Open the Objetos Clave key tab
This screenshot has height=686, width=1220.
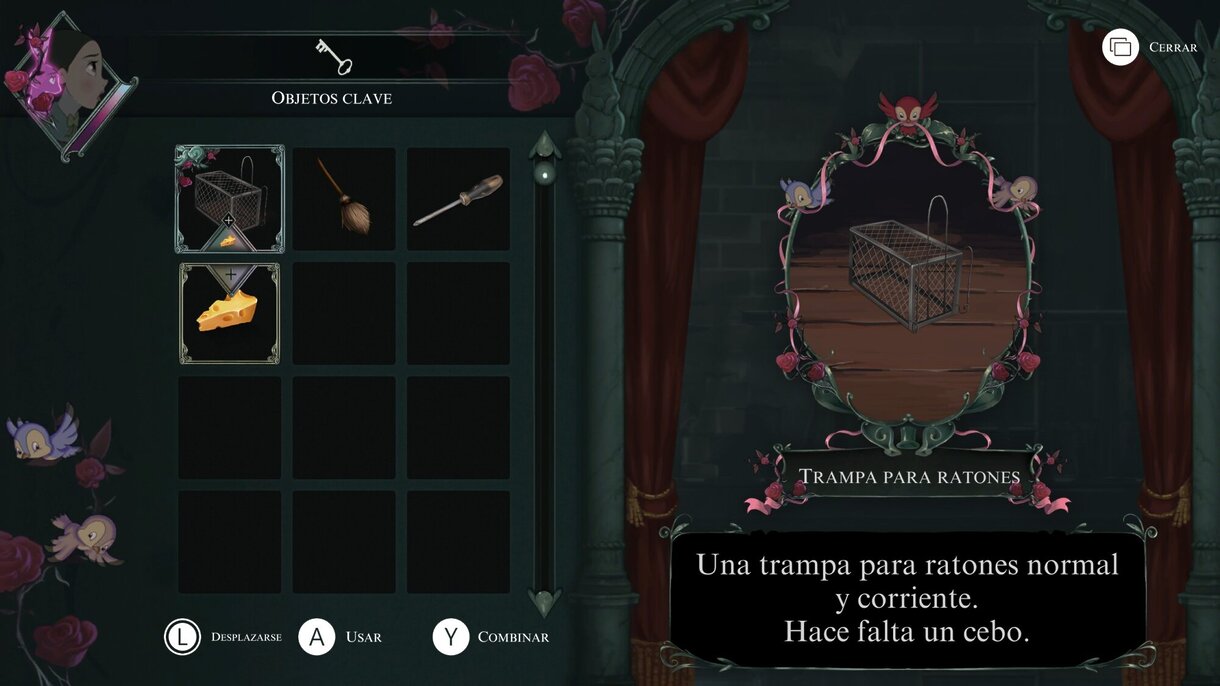pos(333,57)
